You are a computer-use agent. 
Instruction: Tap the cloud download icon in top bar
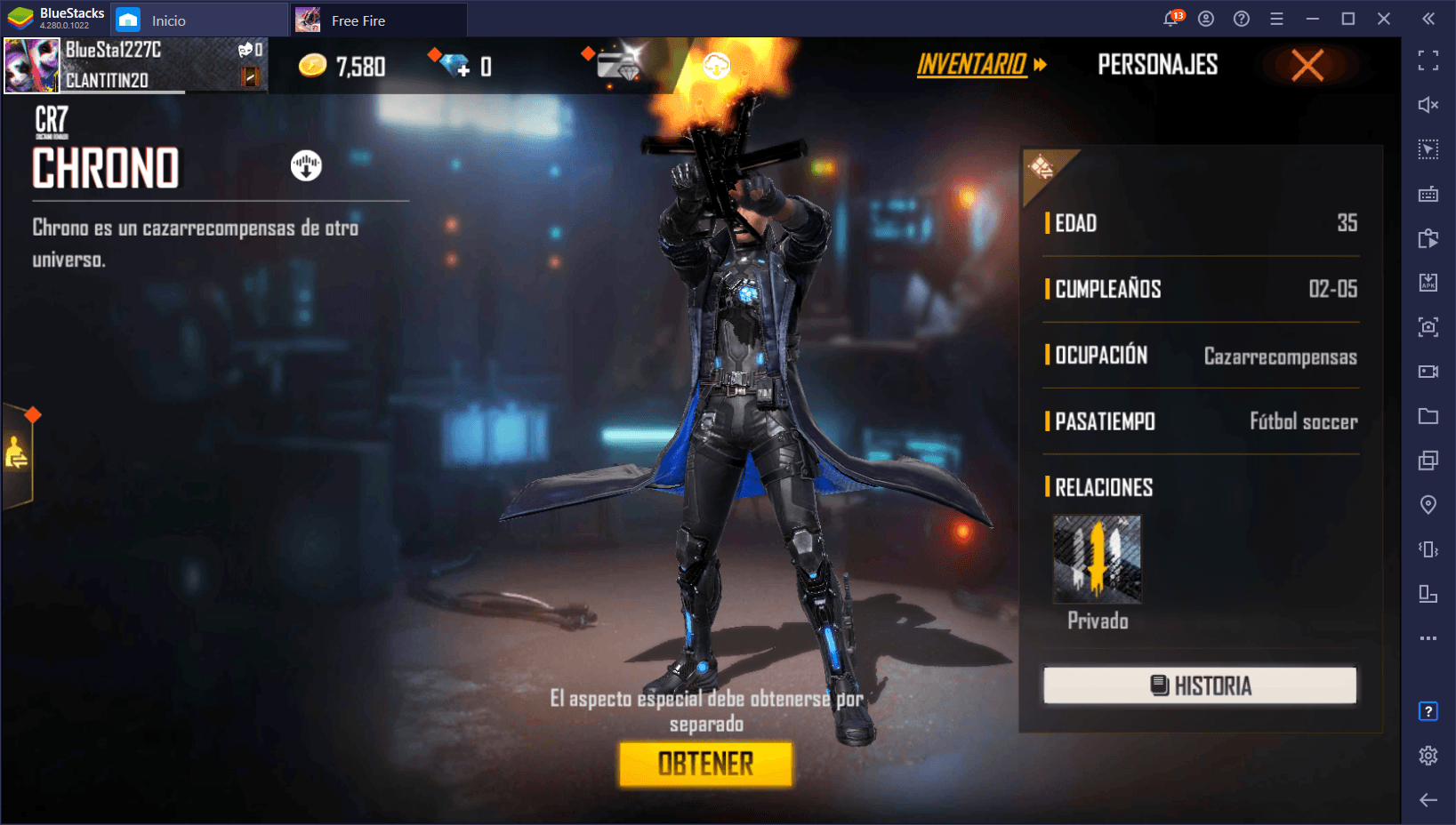716,65
